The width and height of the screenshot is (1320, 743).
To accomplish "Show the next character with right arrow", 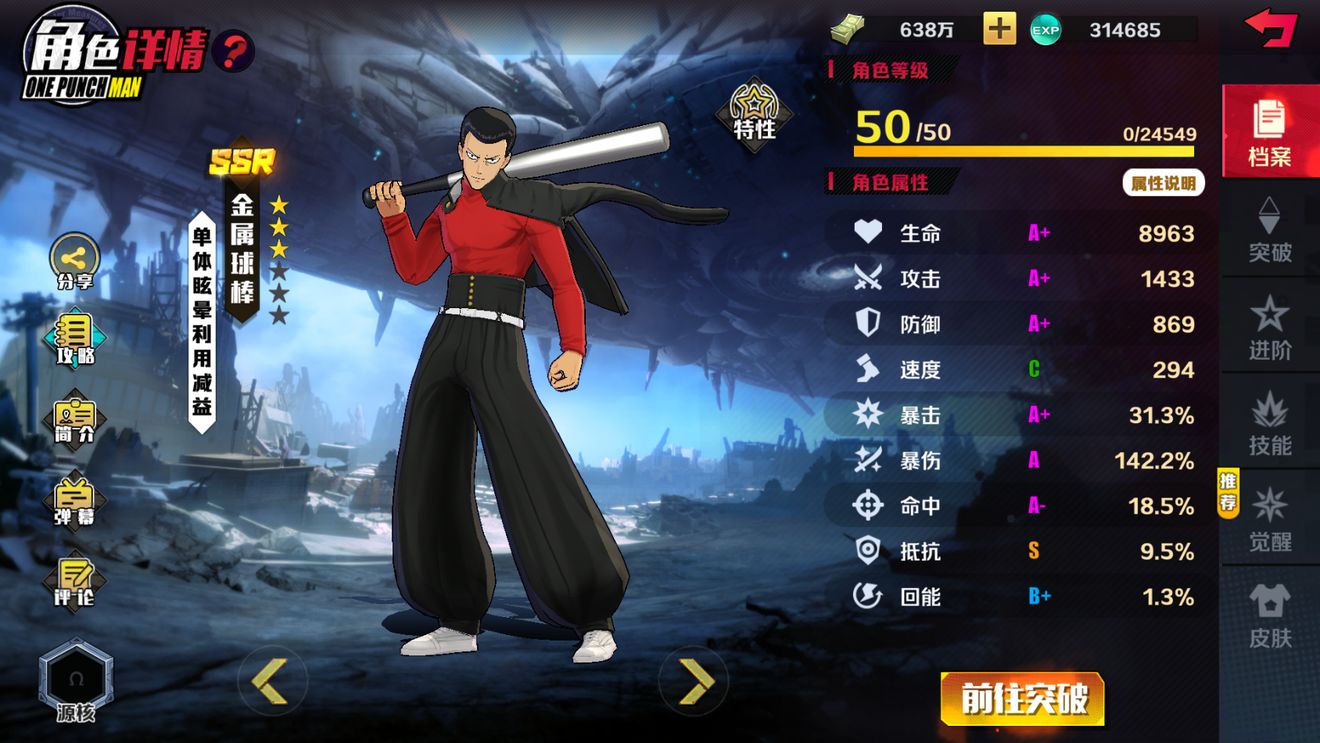I will 695,681.
